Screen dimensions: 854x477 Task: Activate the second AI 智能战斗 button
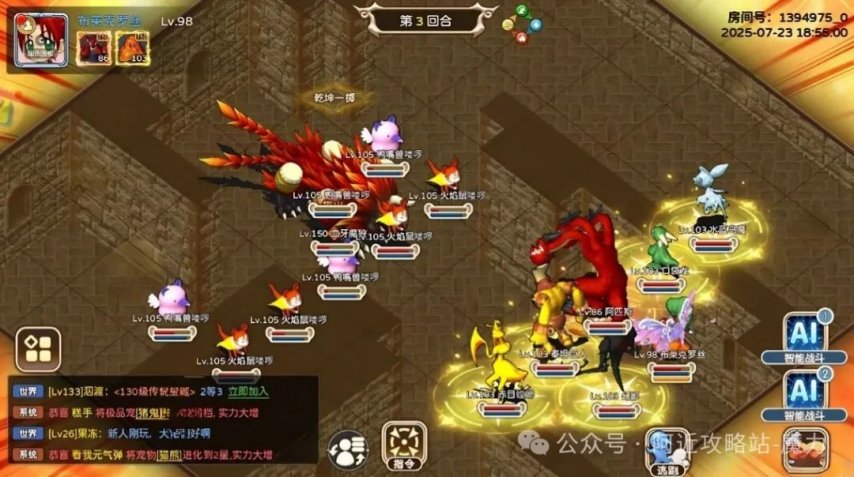[804, 393]
